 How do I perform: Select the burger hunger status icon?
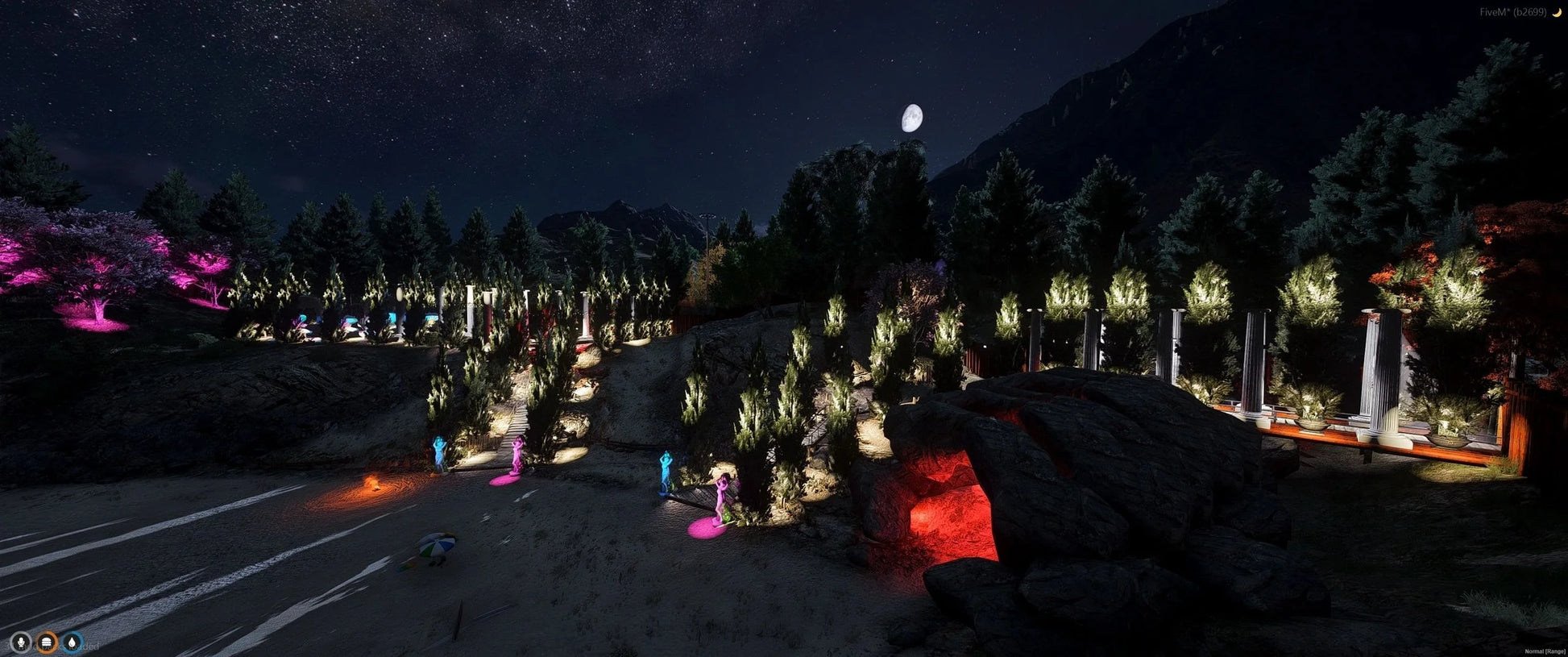coord(48,642)
